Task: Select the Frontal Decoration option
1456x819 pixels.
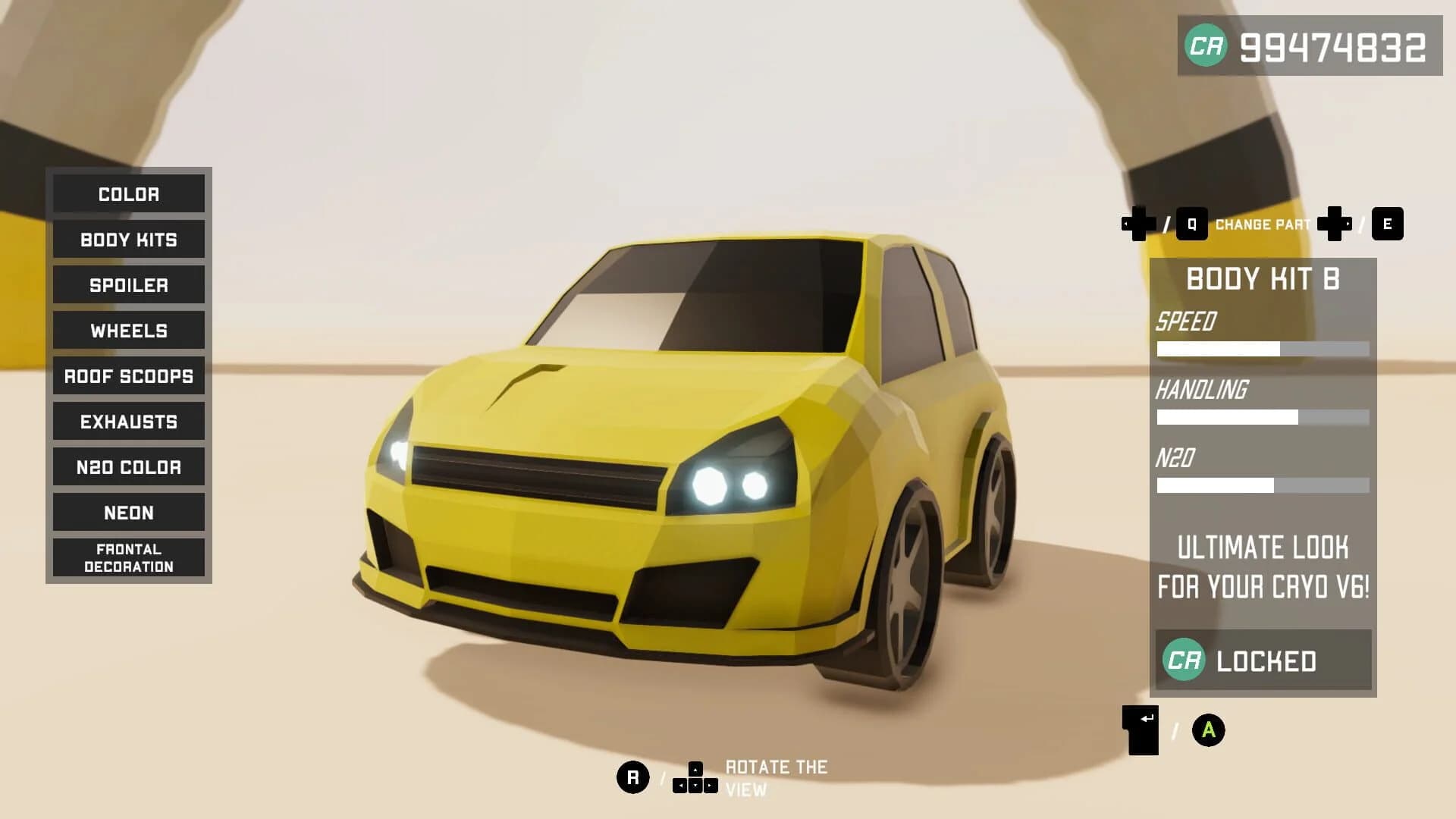Action: tap(128, 557)
